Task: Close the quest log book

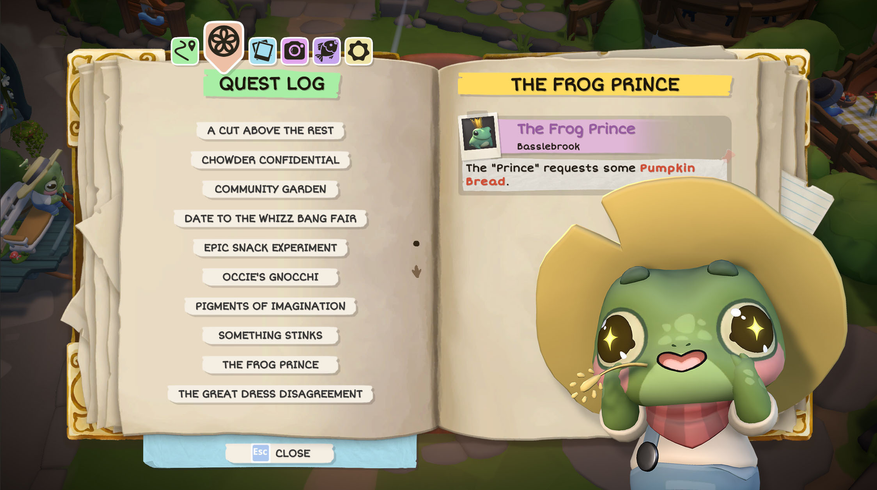Action: [280, 453]
